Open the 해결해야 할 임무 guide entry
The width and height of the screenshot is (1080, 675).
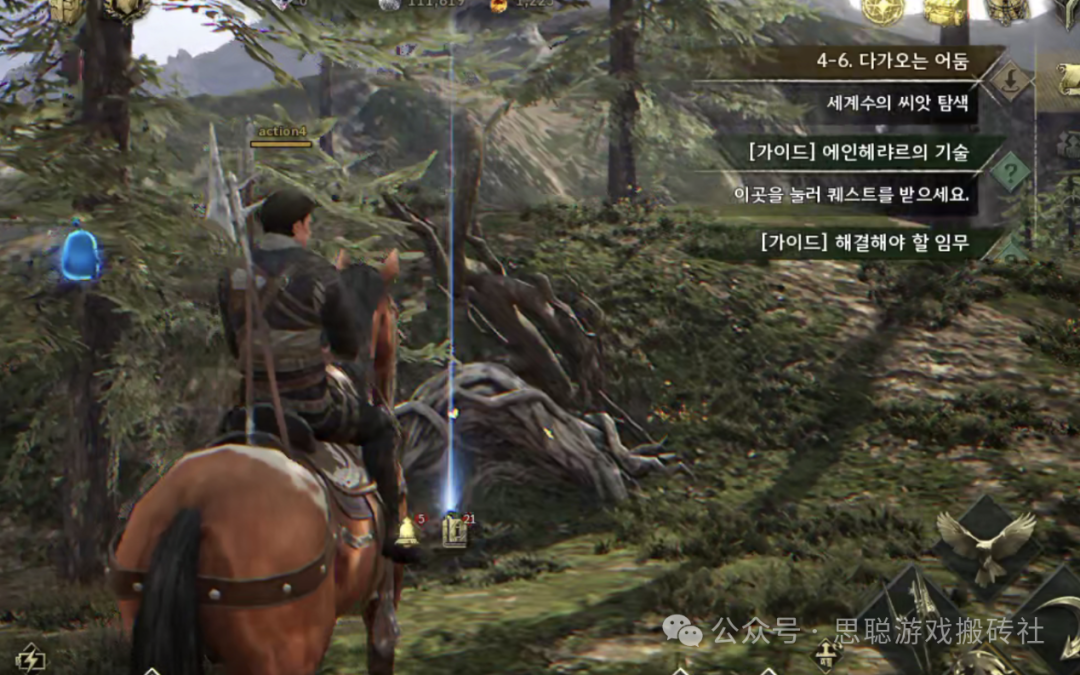[864, 243]
